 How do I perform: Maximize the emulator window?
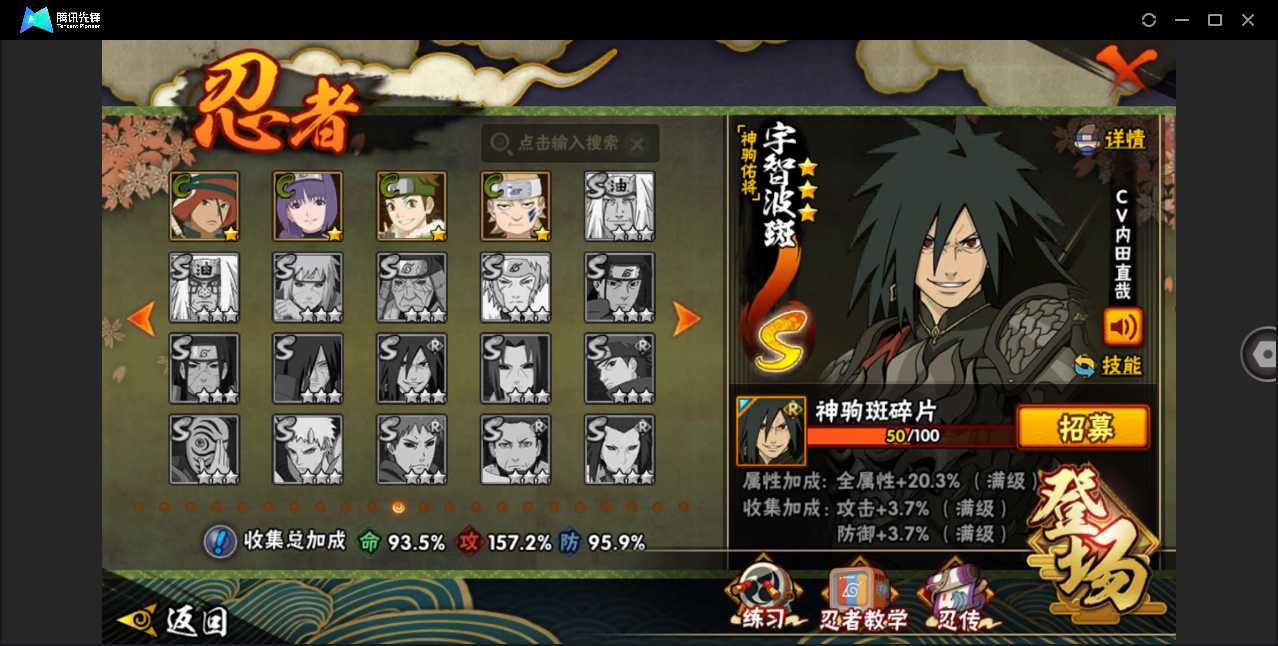tap(1215, 20)
